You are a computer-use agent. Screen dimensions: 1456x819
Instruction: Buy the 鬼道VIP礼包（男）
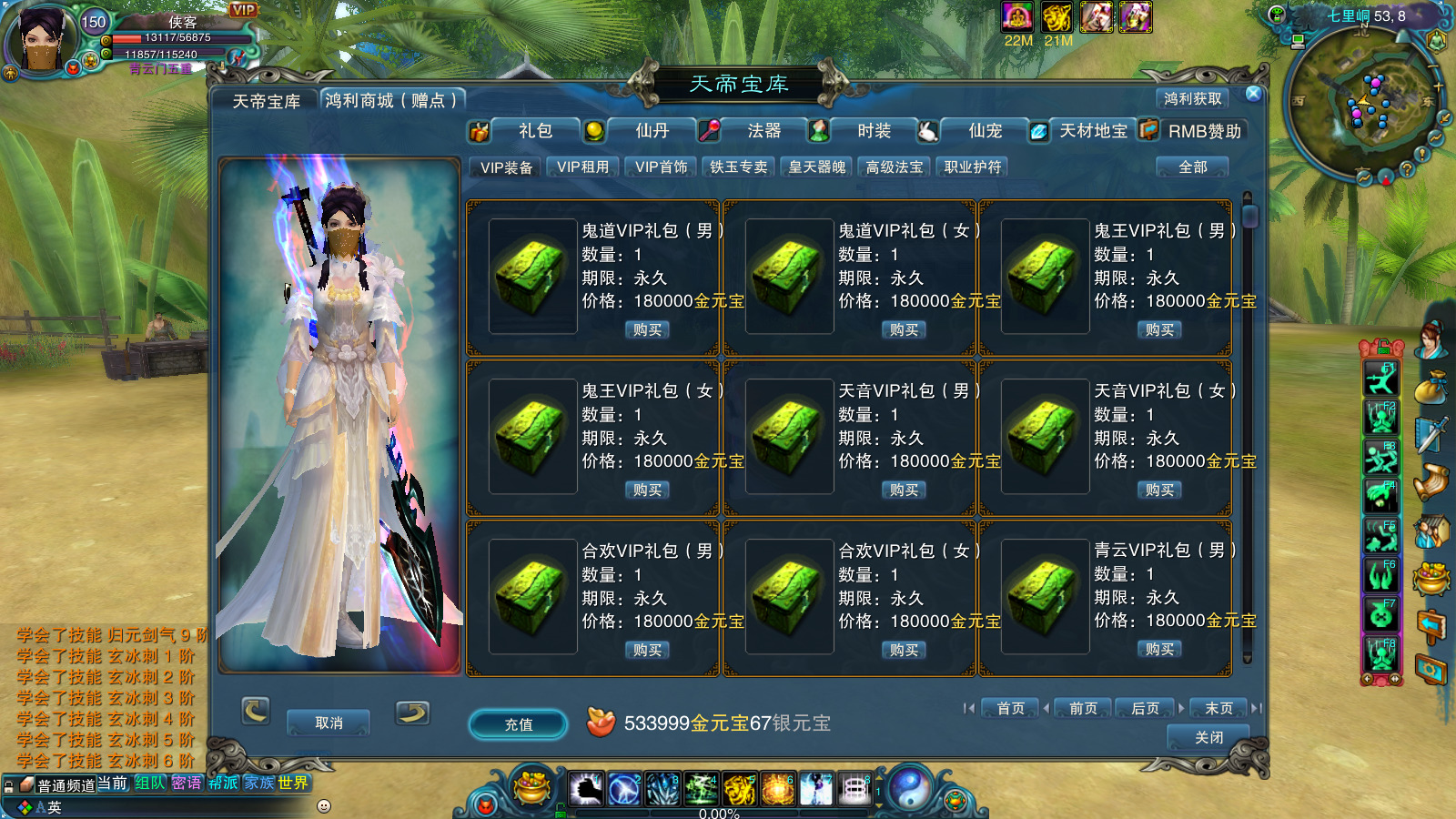pyautogui.click(x=647, y=330)
